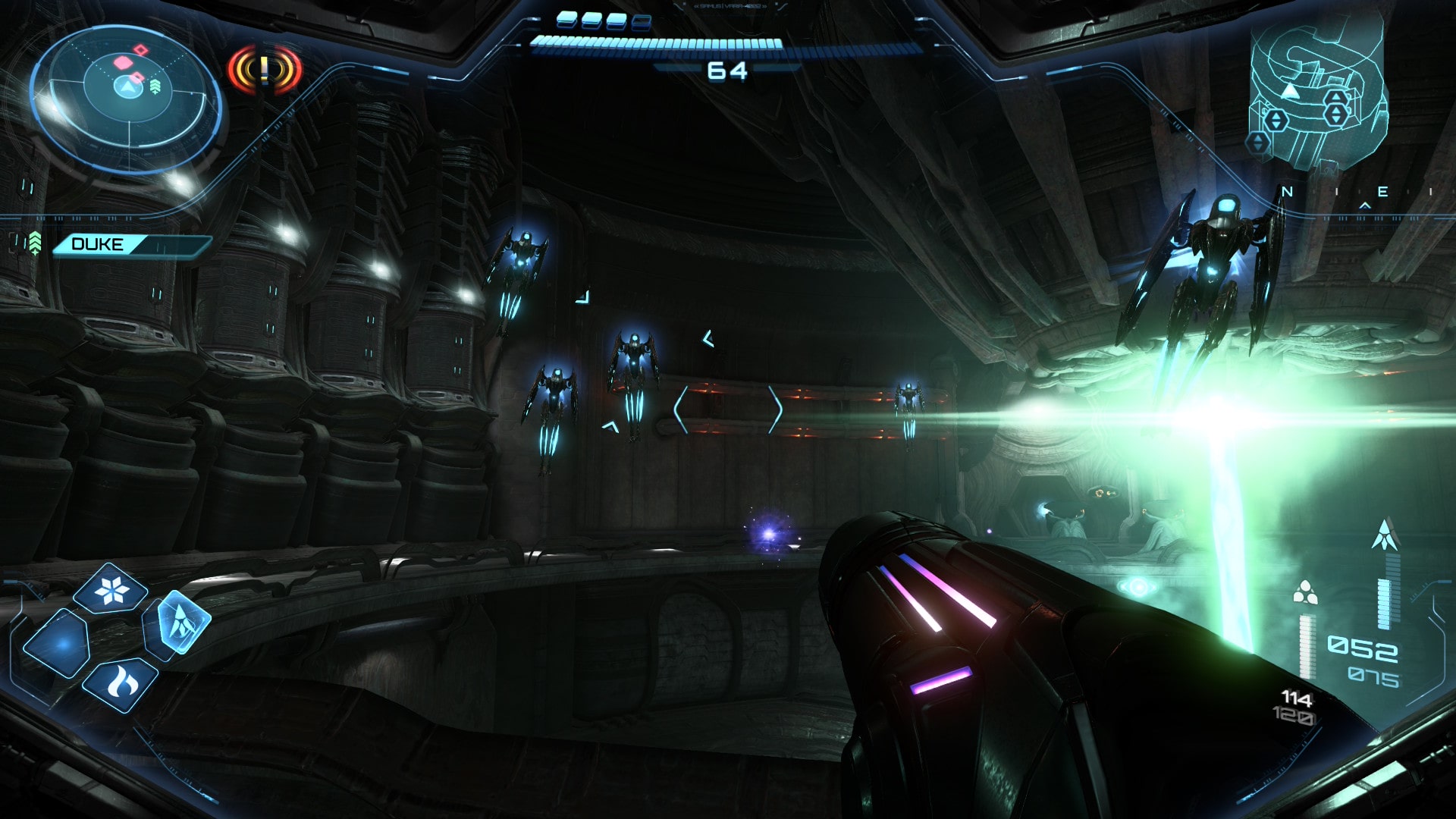Select the flame fire shot ability

pyautogui.click(x=121, y=685)
